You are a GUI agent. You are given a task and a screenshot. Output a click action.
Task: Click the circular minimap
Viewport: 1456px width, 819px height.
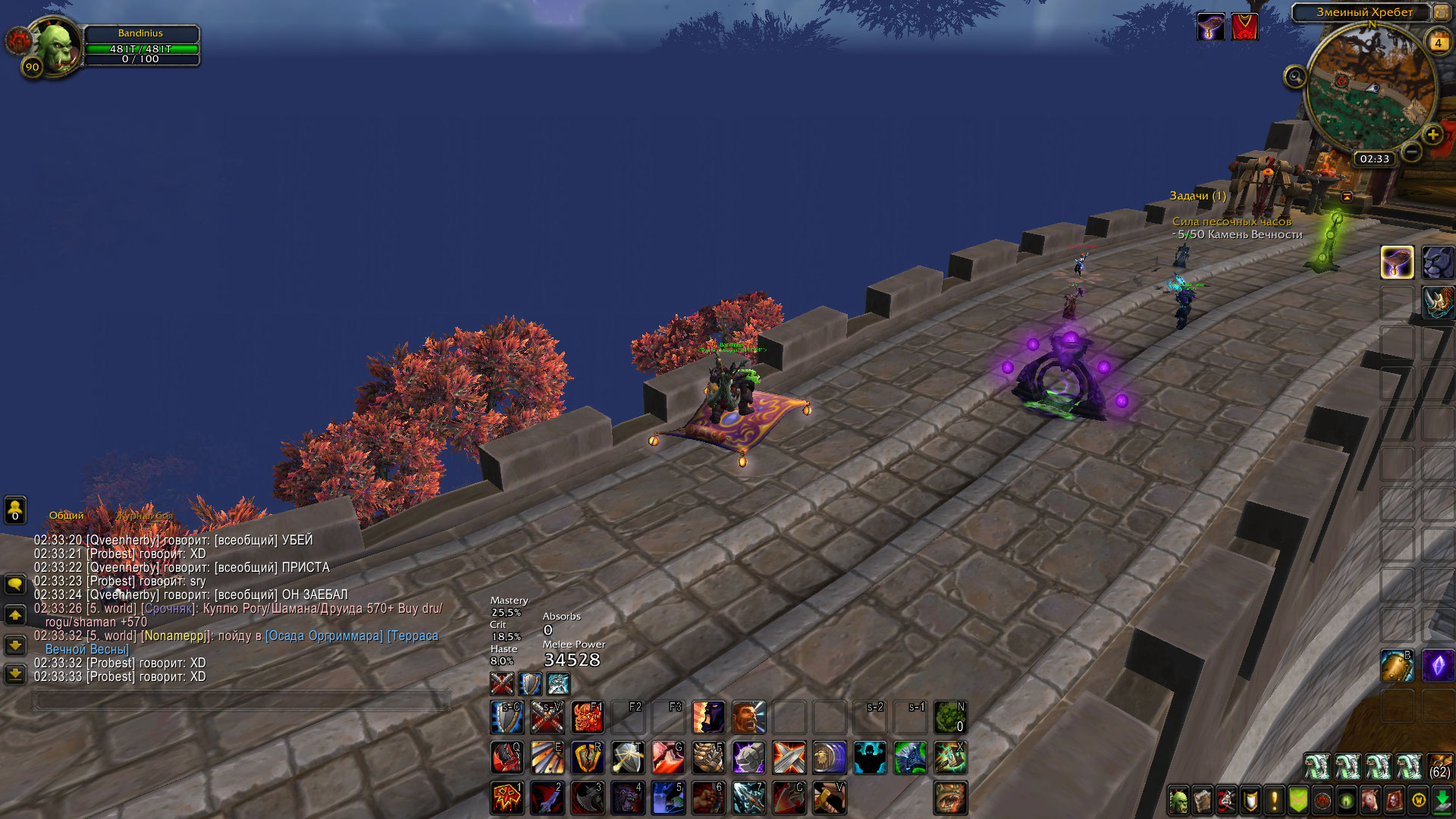pyautogui.click(x=1370, y=87)
